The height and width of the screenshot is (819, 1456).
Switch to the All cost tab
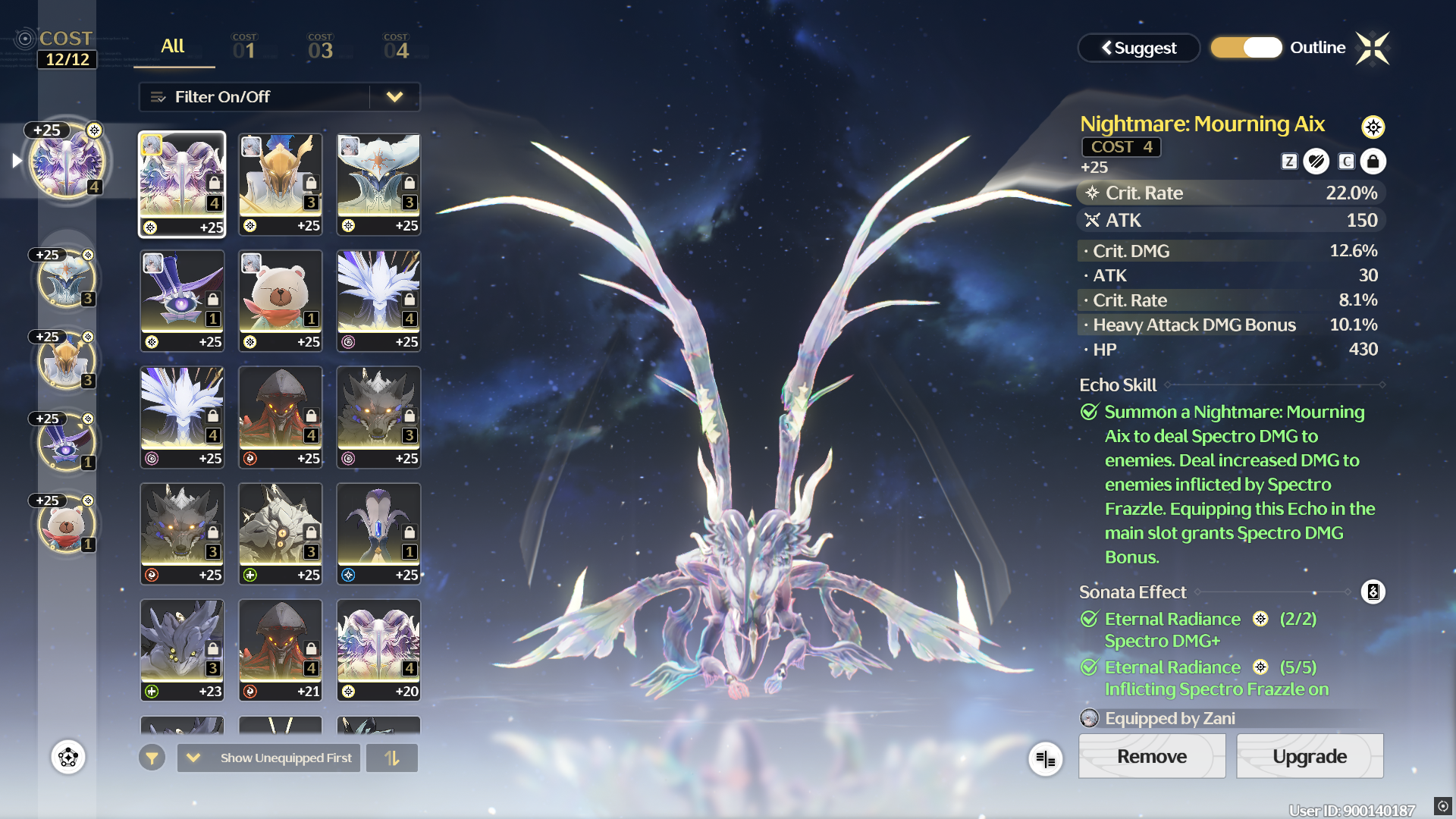pos(173,47)
